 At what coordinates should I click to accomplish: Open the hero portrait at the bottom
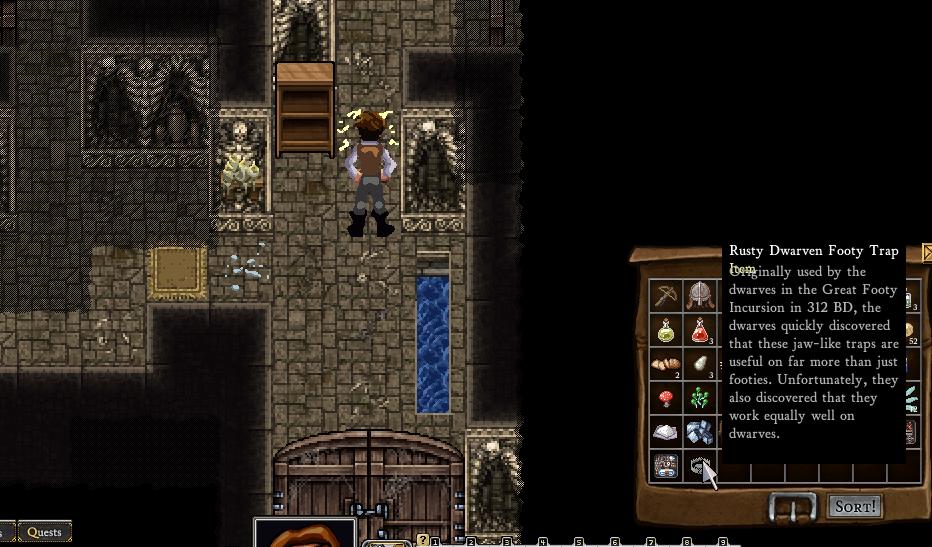click(305, 534)
